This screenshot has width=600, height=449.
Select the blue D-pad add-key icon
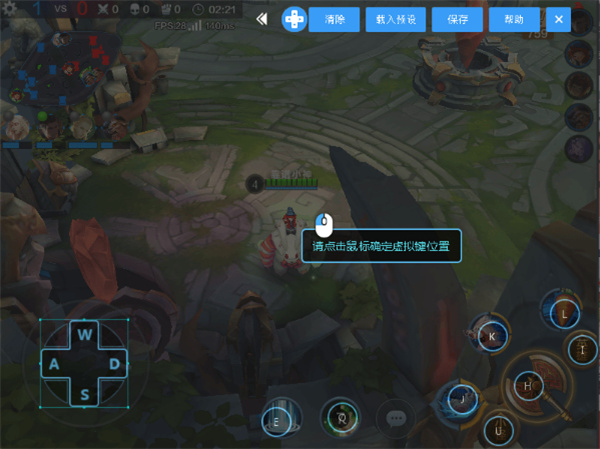pyautogui.click(x=294, y=19)
